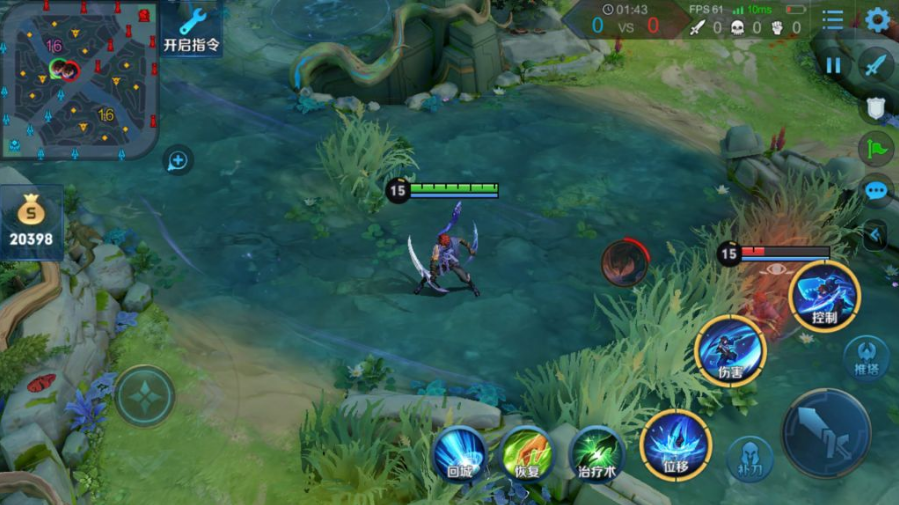Open the settings gear menu
Image resolution: width=899 pixels, height=505 pixels.
[x=878, y=19]
